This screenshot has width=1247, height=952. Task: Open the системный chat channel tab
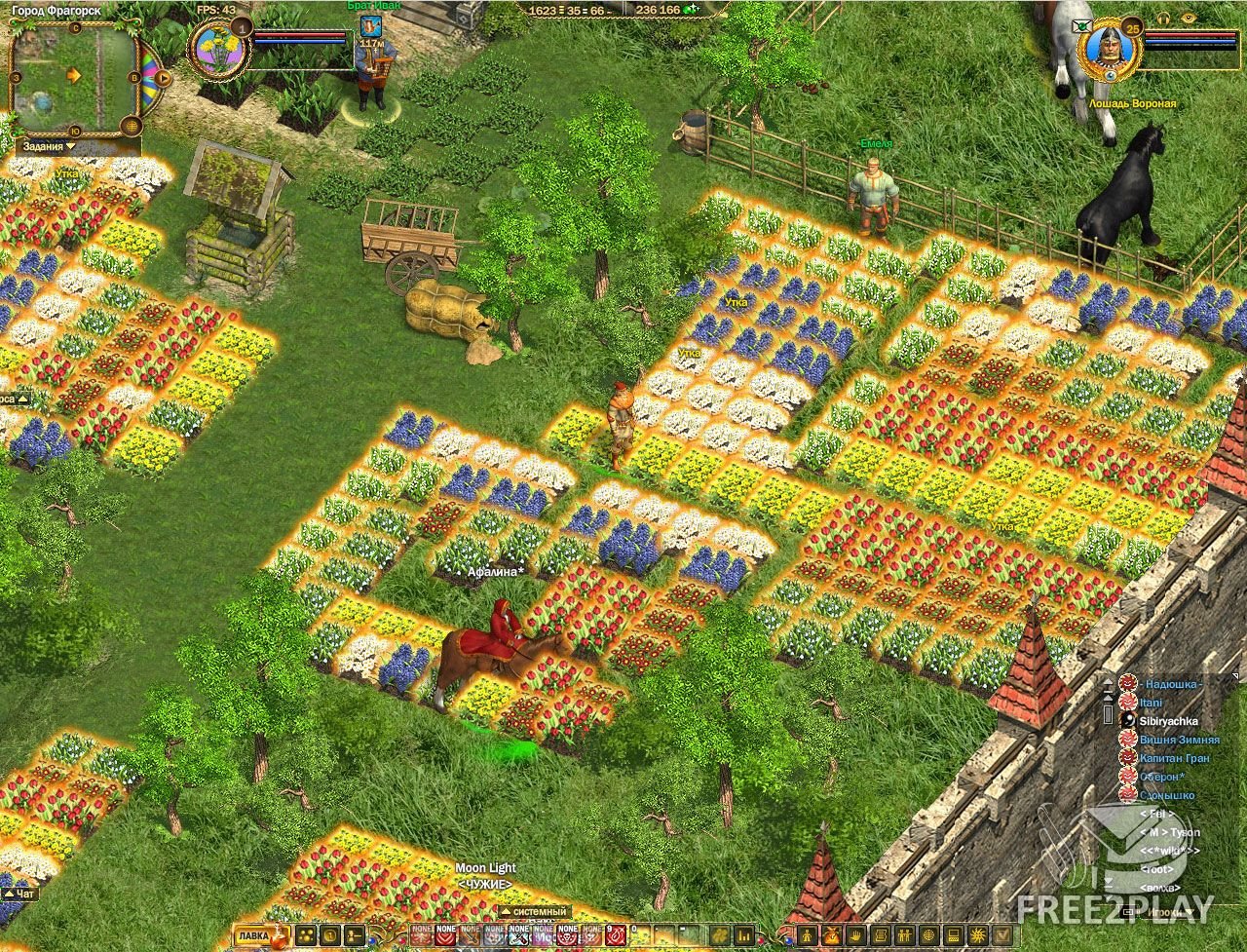click(x=533, y=912)
